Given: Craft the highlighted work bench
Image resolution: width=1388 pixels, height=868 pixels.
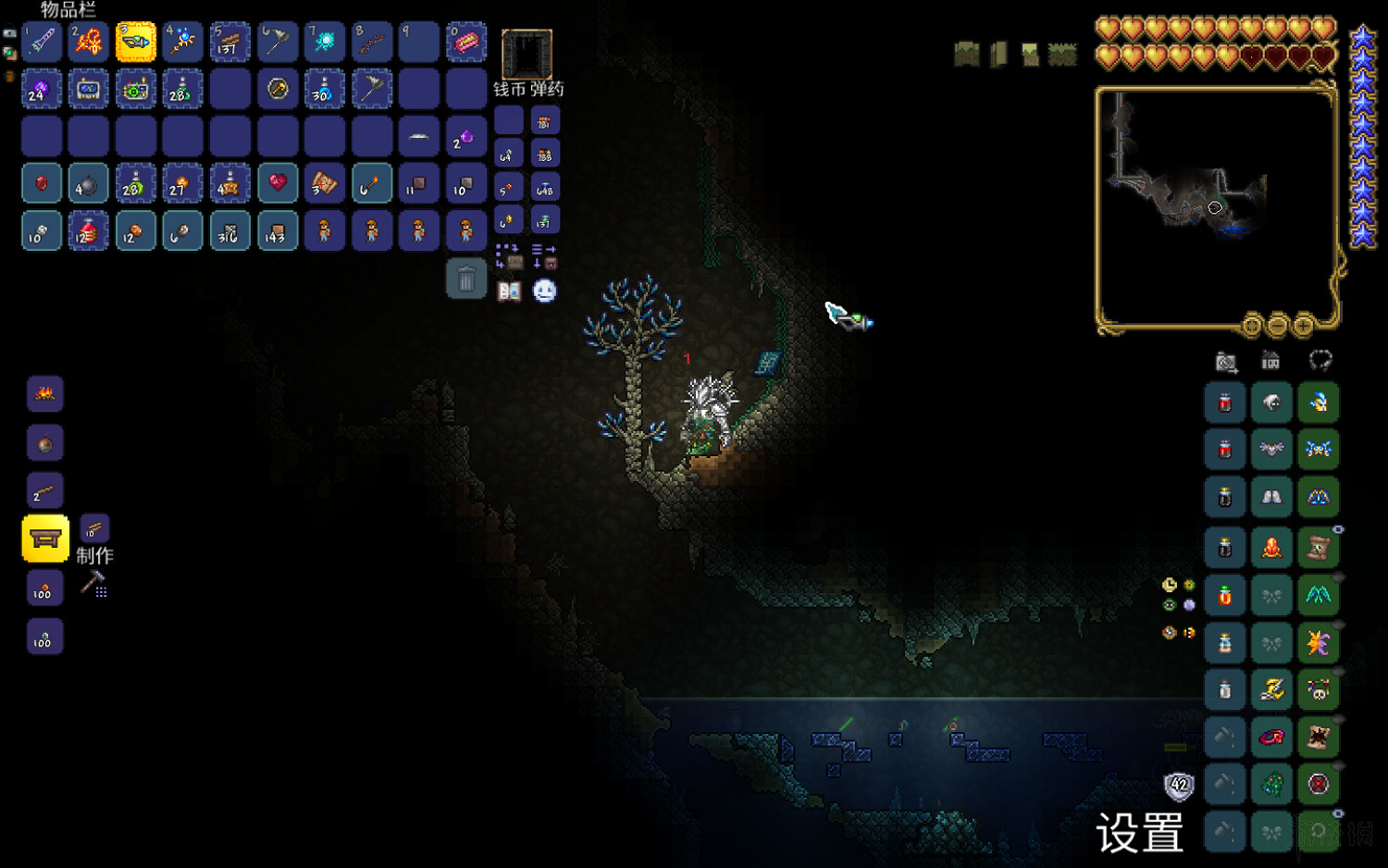Looking at the screenshot, I should click(45, 539).
